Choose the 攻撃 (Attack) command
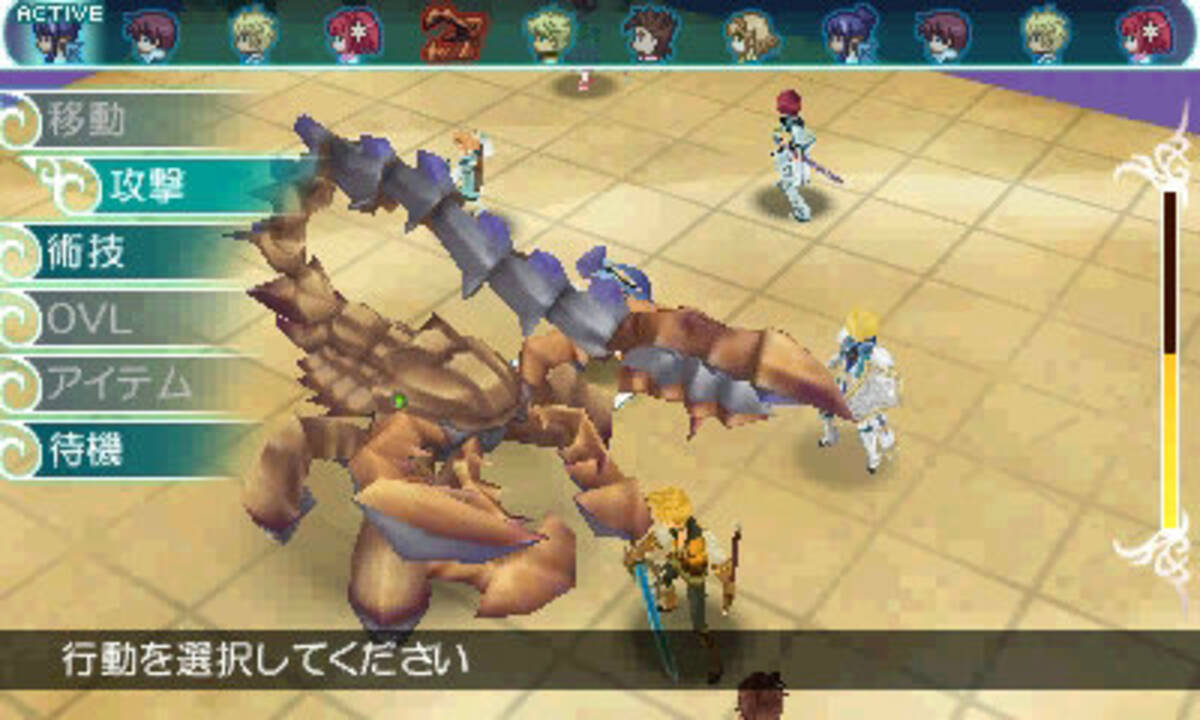The image size is (1200, 720). point(150,186)
